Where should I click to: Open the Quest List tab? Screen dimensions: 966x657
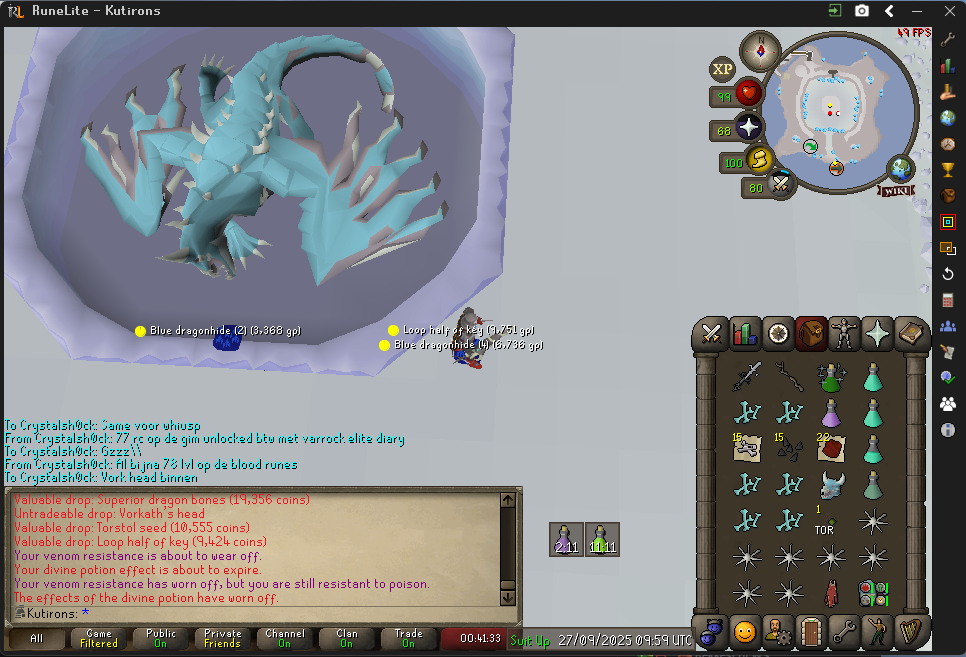click(x=778, y=332)
